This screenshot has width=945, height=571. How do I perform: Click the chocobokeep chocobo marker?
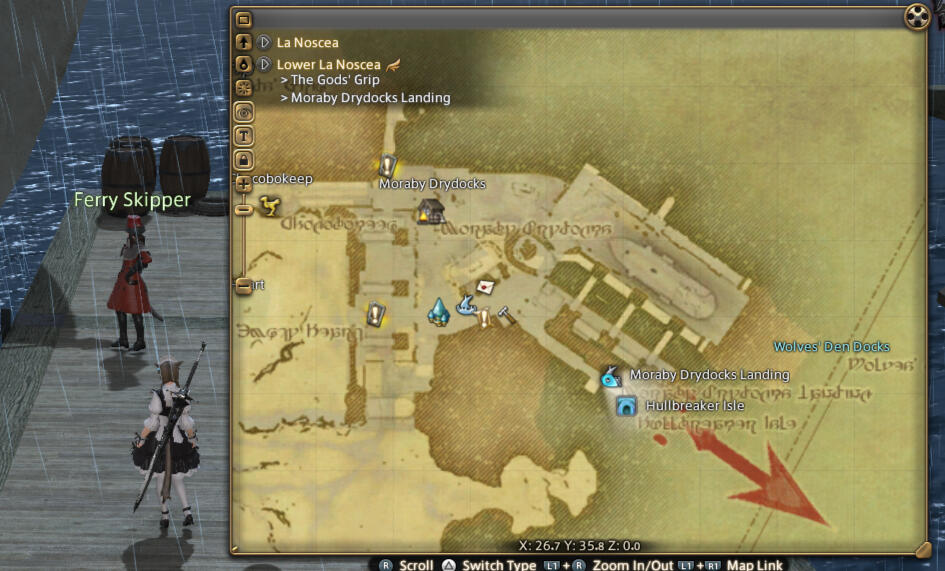(268, 205)
